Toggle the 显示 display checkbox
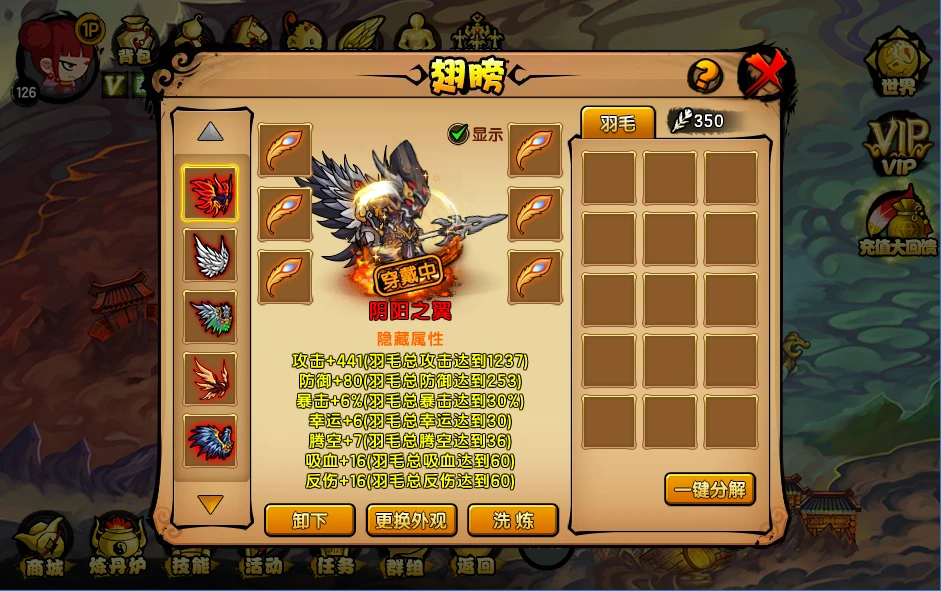 tap(459, 134)
